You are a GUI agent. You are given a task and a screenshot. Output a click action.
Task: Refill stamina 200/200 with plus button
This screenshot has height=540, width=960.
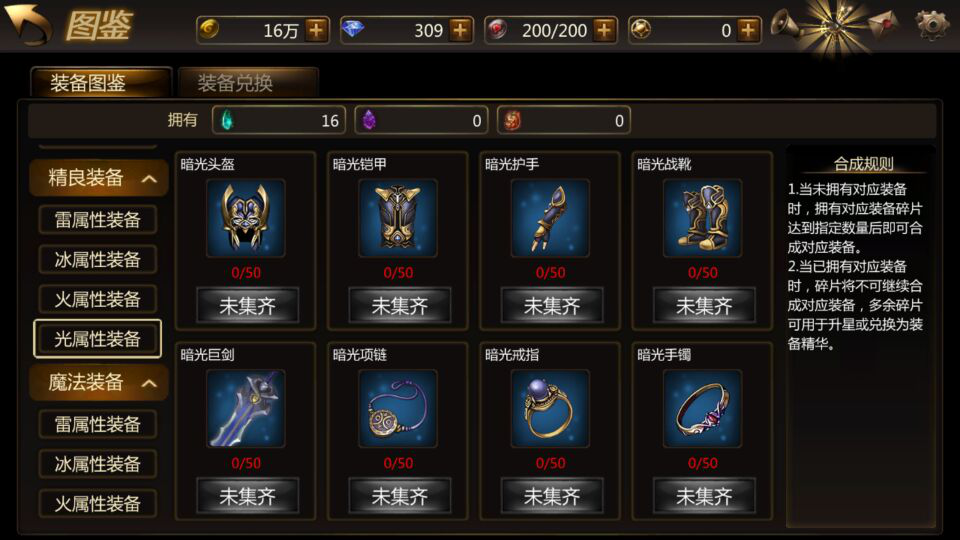[604, 30]
